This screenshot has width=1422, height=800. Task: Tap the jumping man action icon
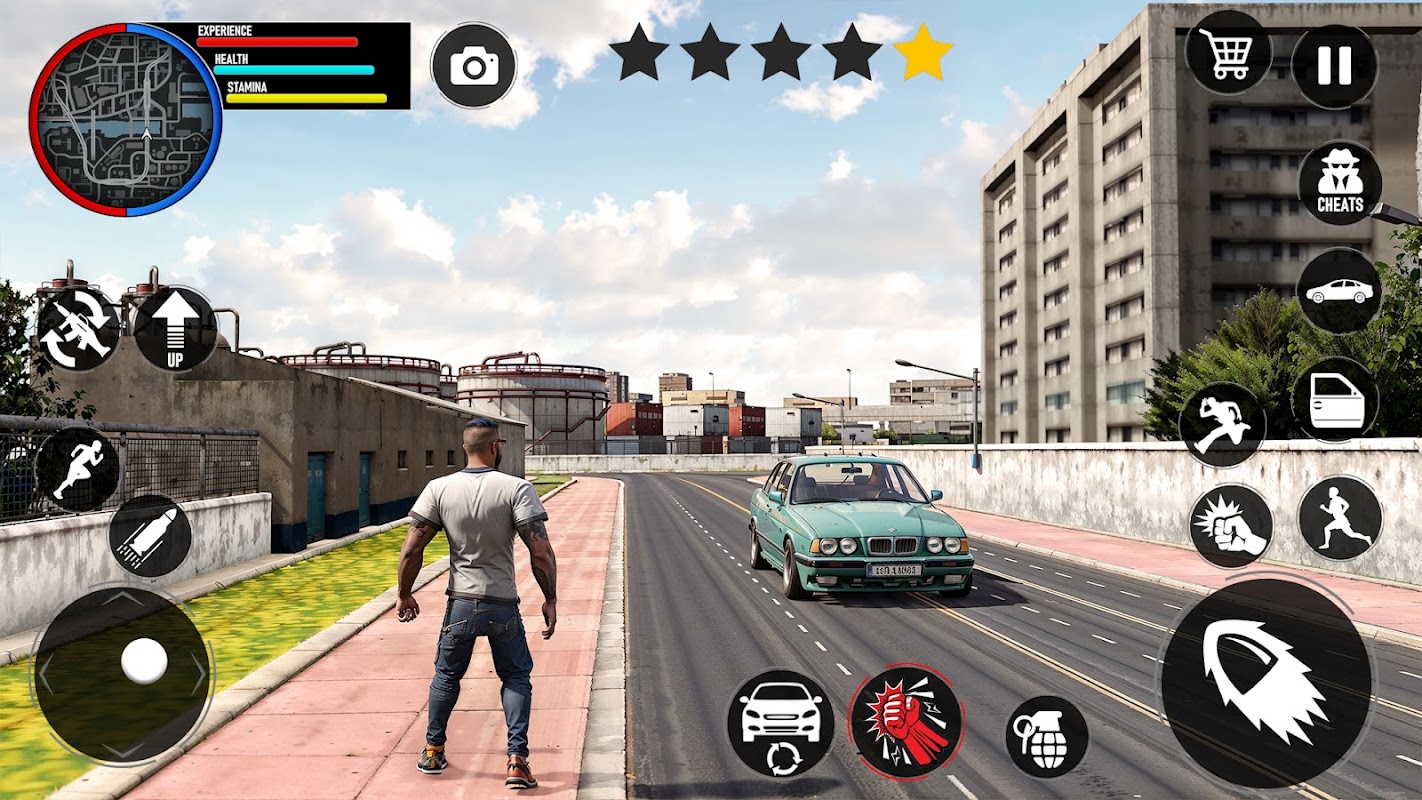pyautogui.click(x=1222, y=424)
